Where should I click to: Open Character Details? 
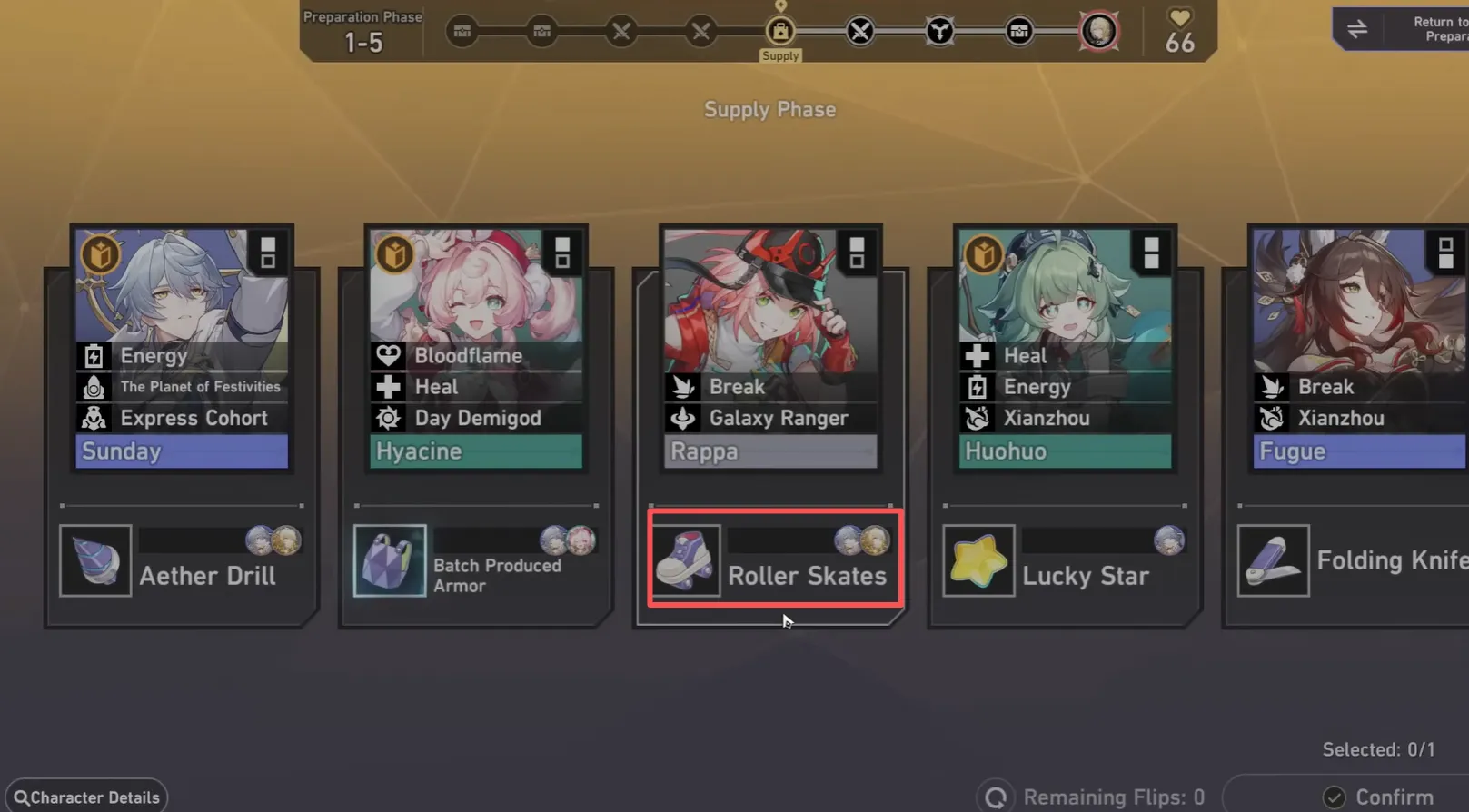85,796
